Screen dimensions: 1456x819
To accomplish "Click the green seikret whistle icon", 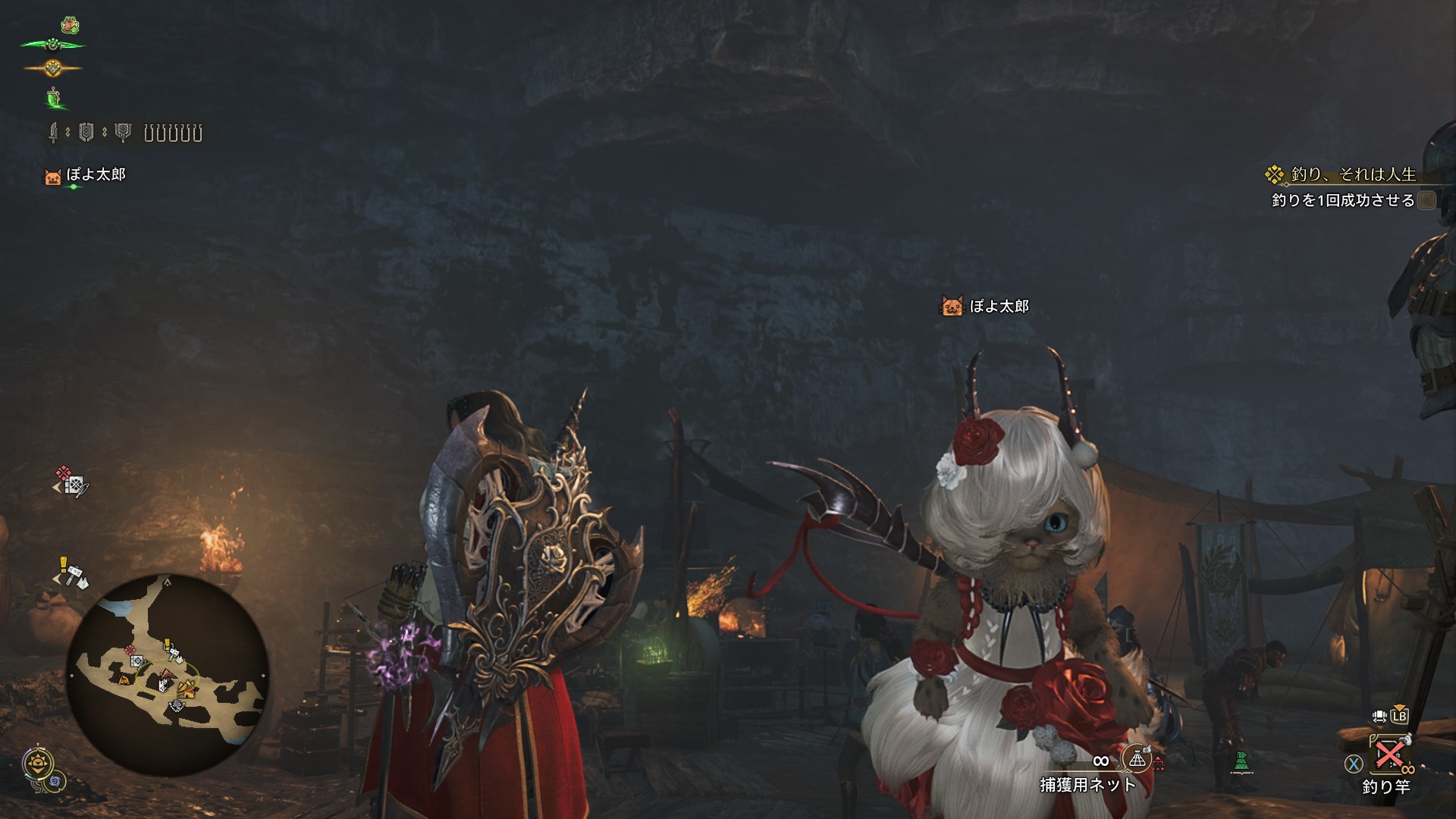I will click(1241, 760).
